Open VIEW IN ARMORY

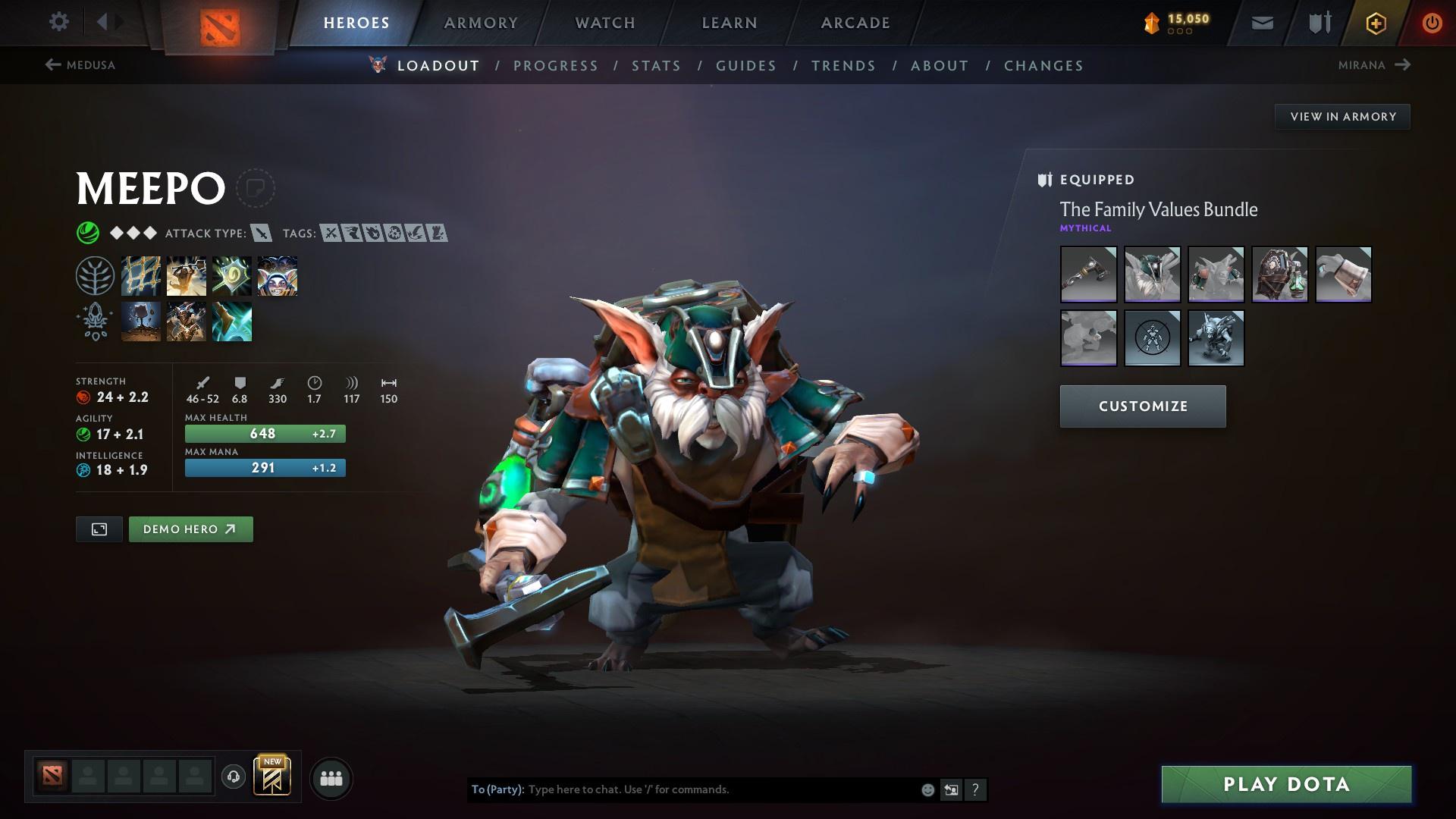pos(1342,116)
